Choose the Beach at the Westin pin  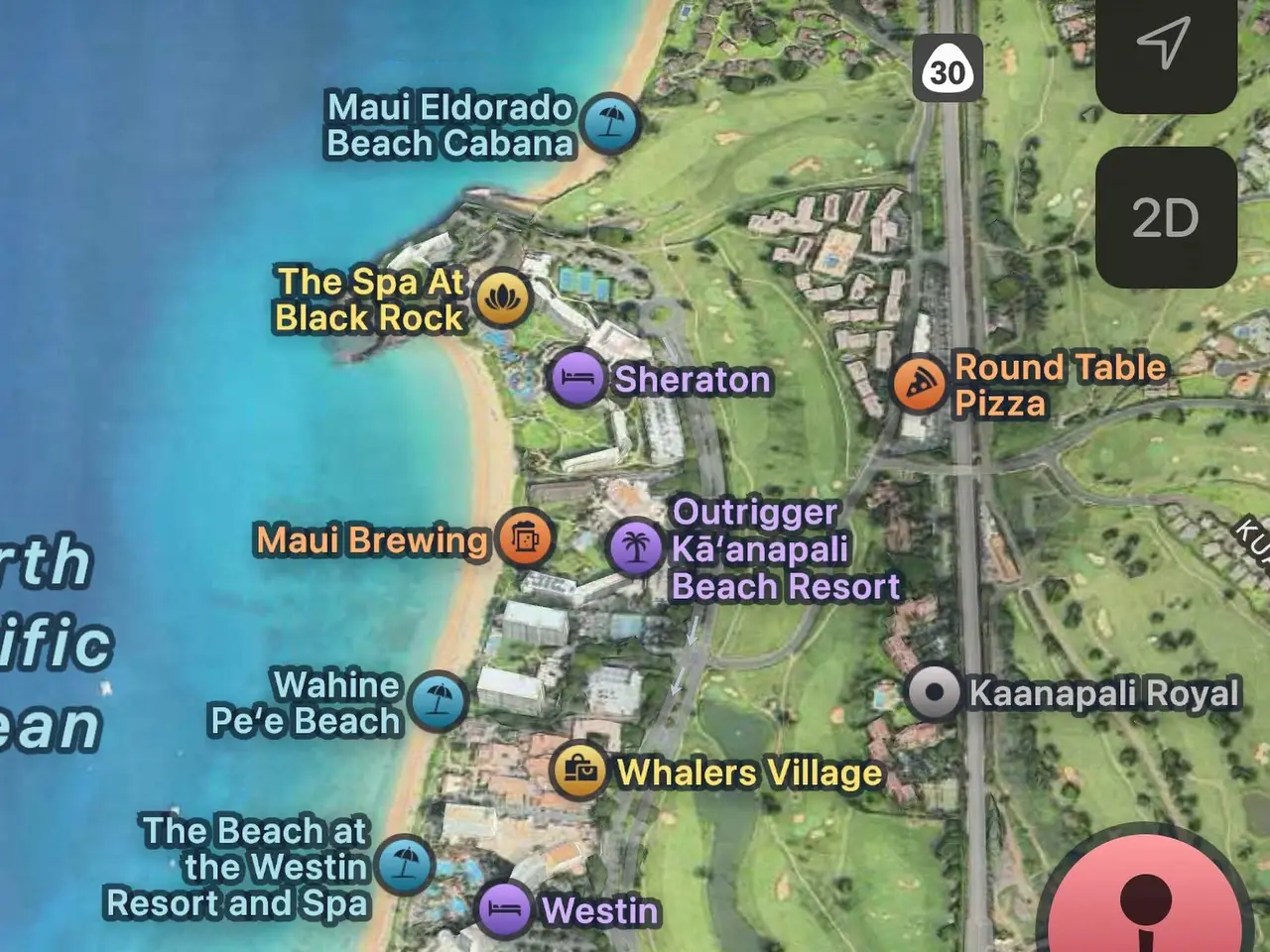(404, 865)
